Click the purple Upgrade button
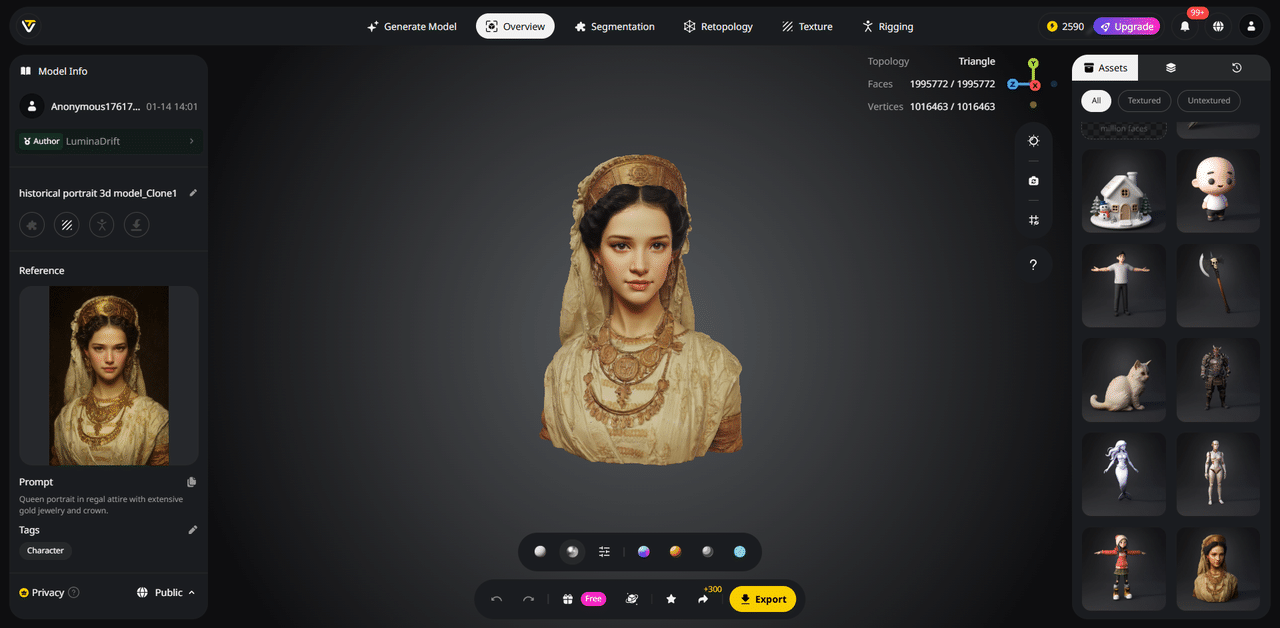This screenshot has height=628, width=1280. pyautogui.click(x=1126, y=27)
